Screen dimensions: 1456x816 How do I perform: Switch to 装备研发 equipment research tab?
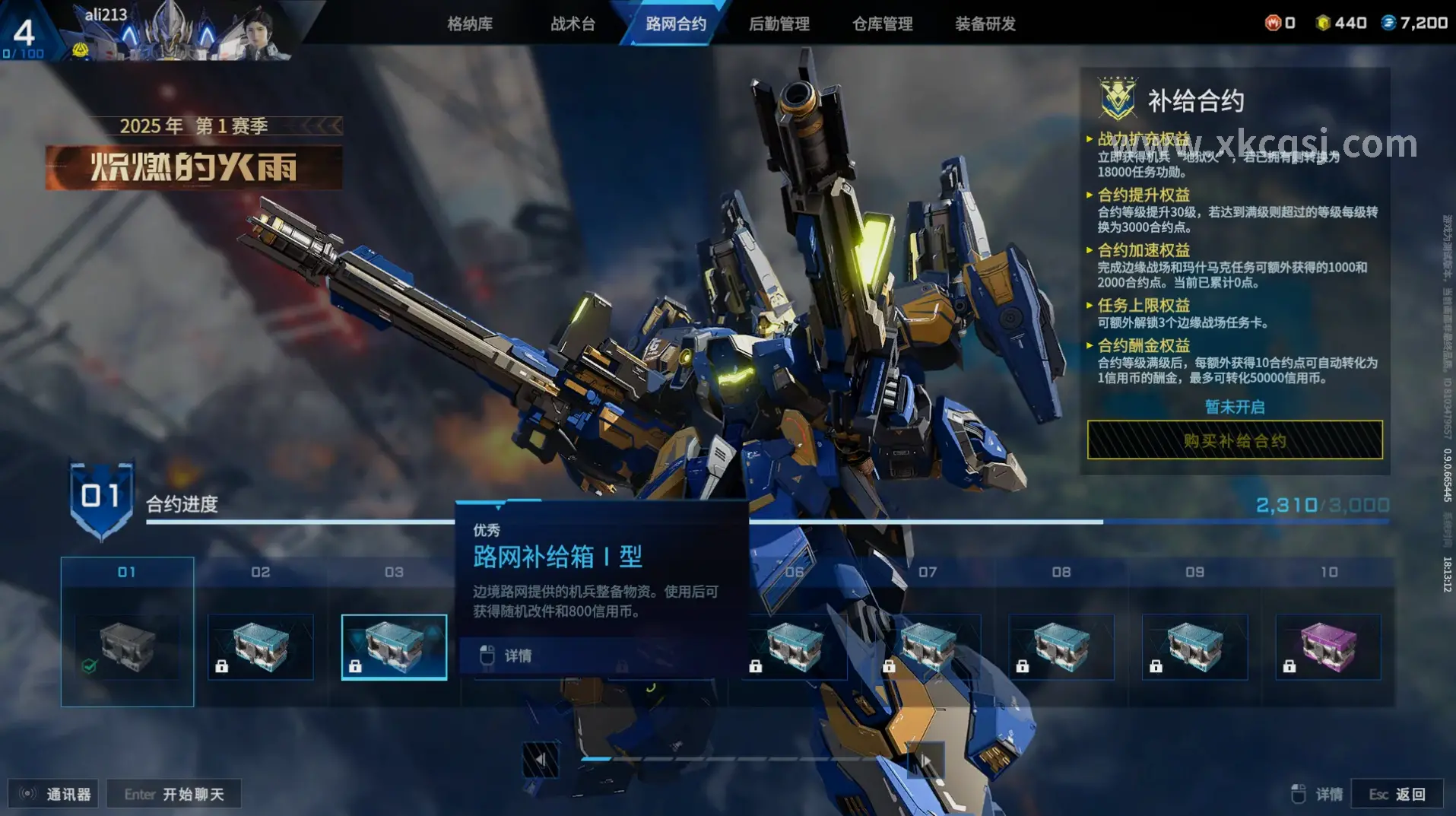(x=985, y=24)
